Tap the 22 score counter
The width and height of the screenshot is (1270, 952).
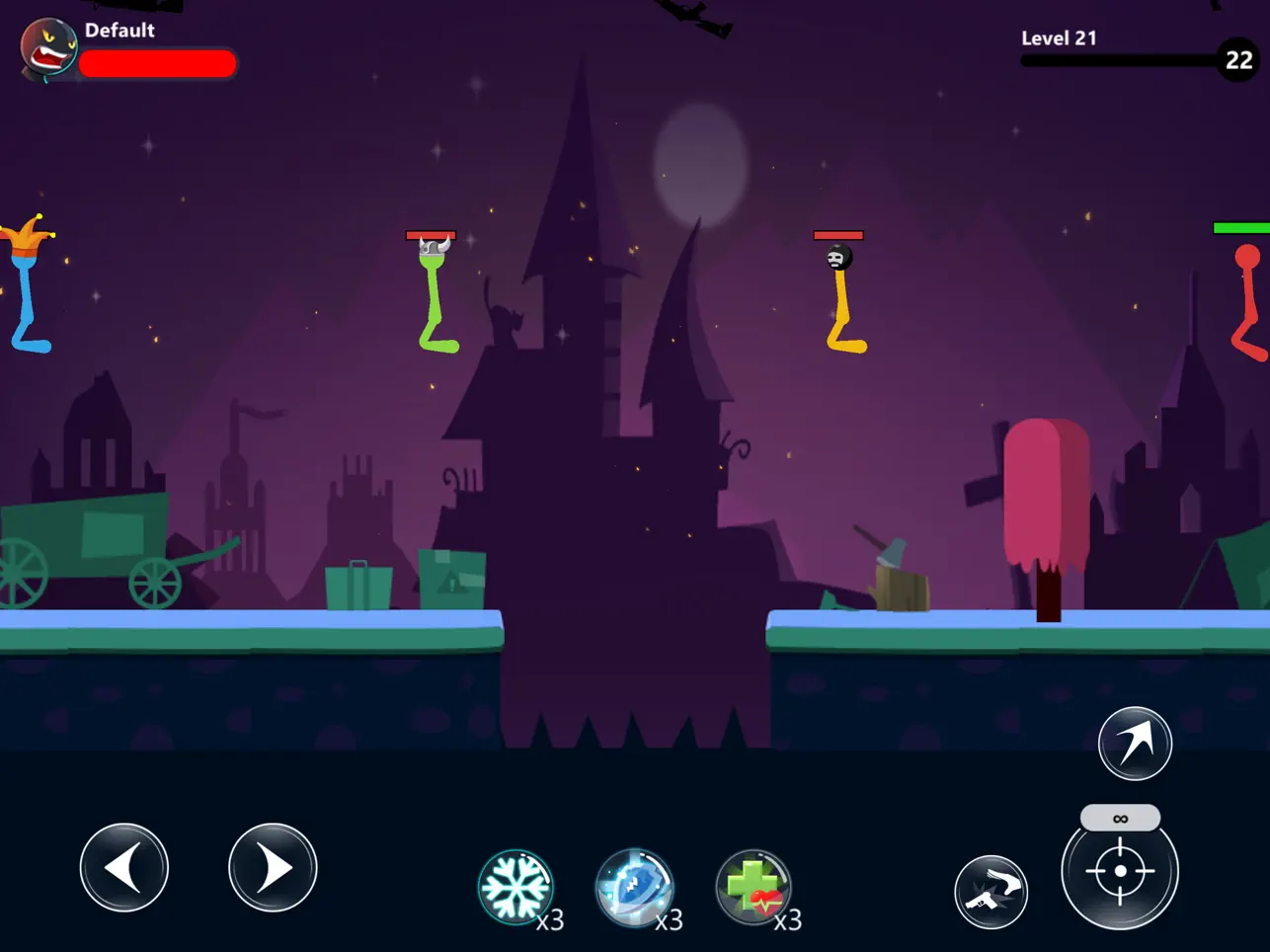click(x=1237, y=61)
